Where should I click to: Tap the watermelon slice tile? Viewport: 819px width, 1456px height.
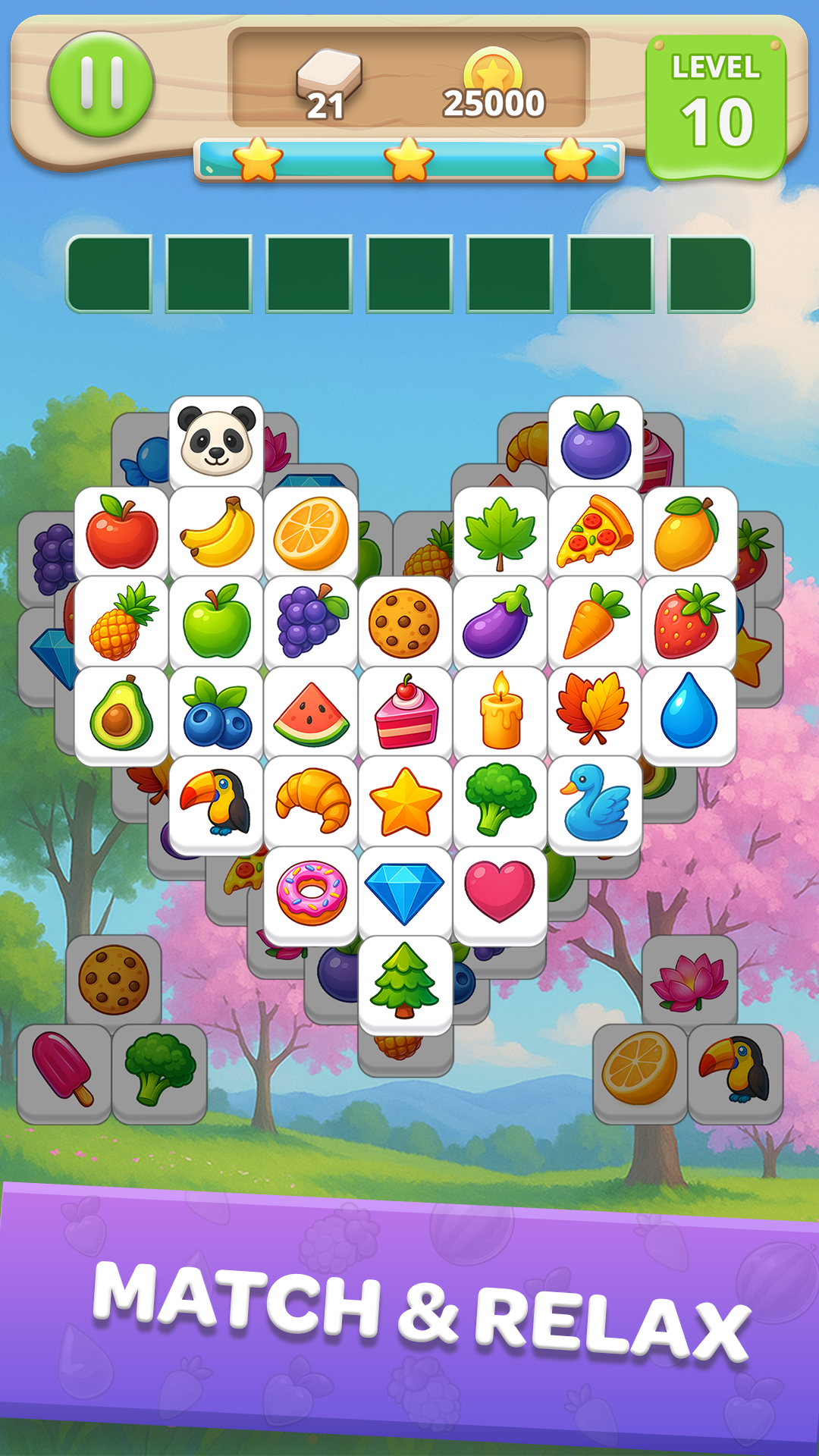311,714
